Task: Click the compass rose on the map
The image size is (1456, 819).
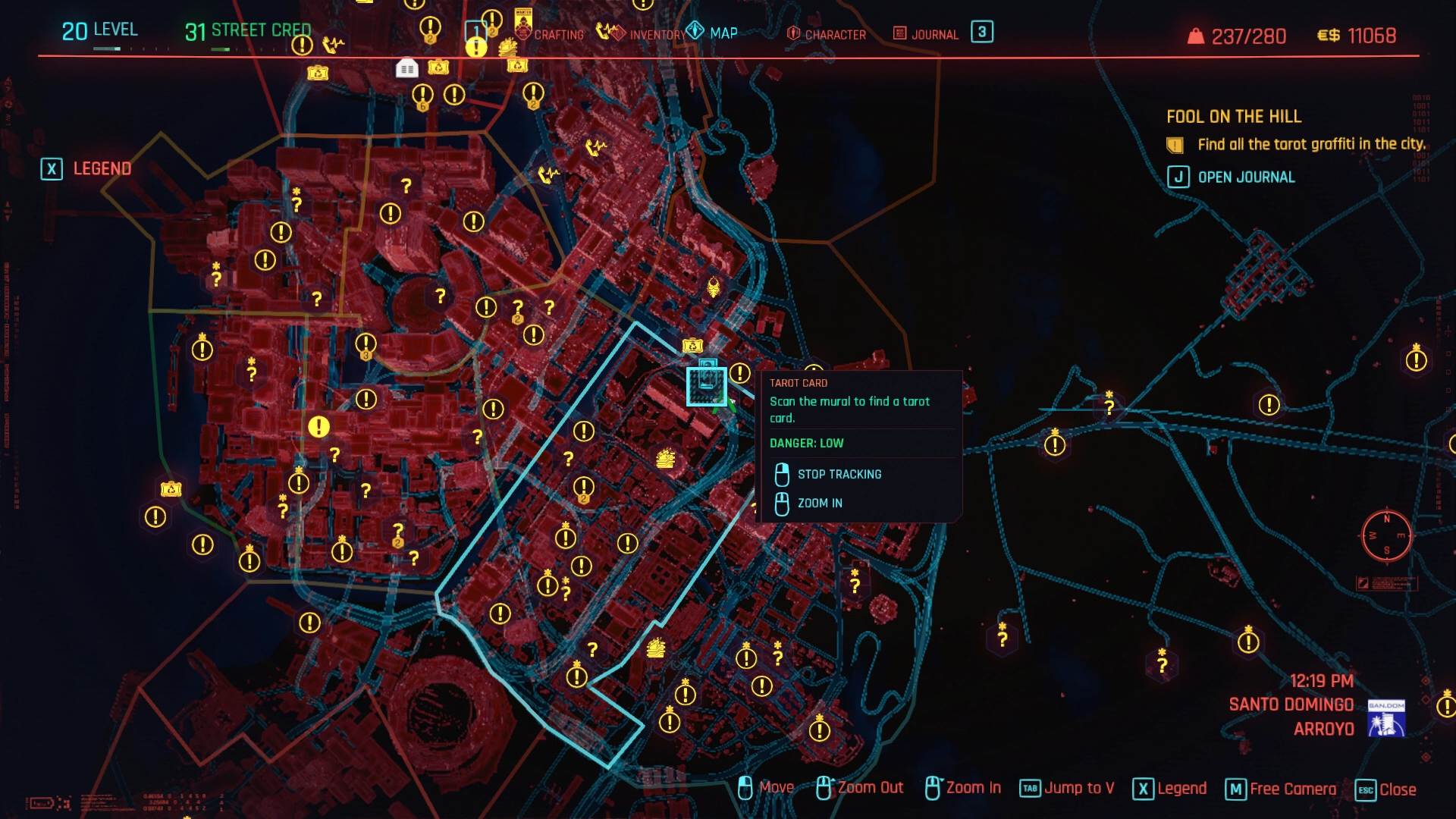Action: click(x=1386, y=535)
